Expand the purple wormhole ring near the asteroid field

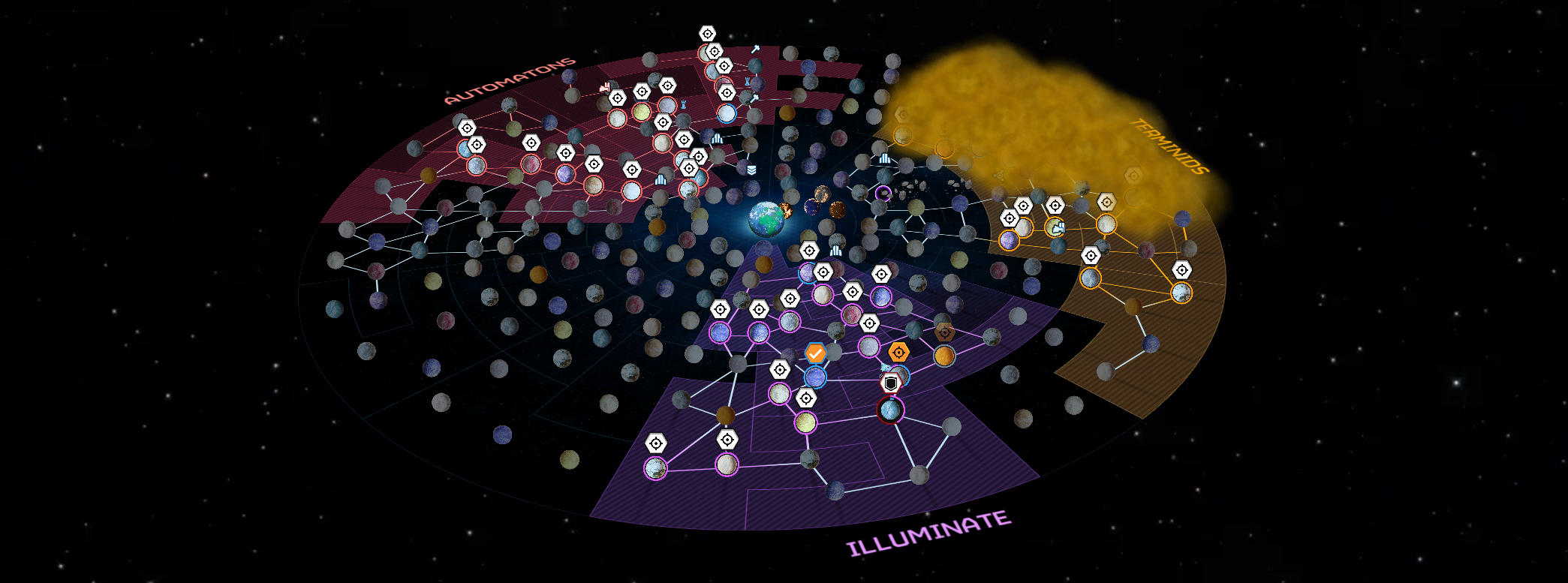(x=883, y=193)
